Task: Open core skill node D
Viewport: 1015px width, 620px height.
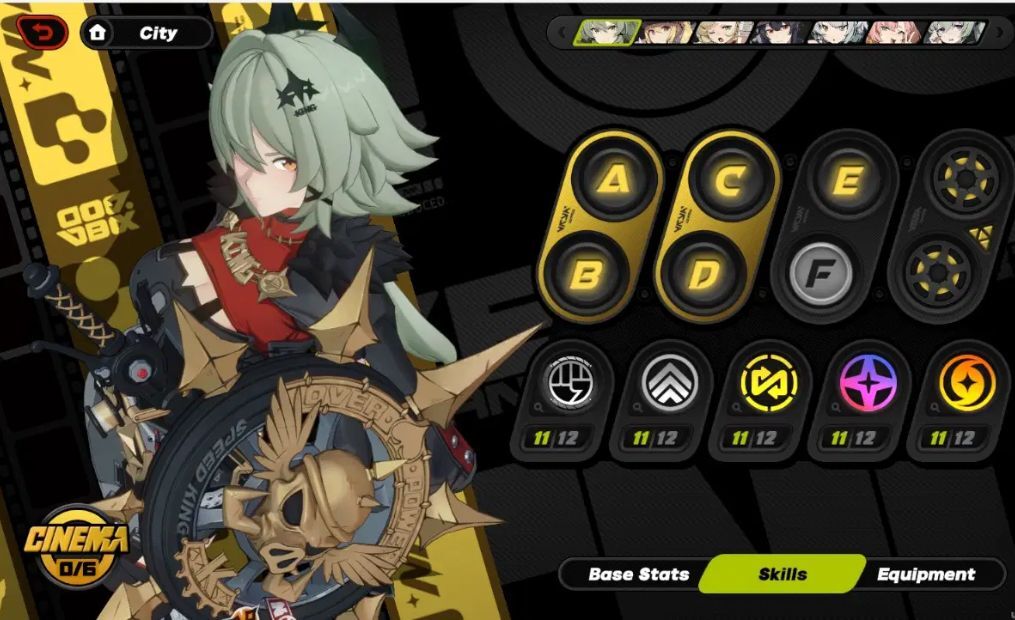Action: (704, 273)
